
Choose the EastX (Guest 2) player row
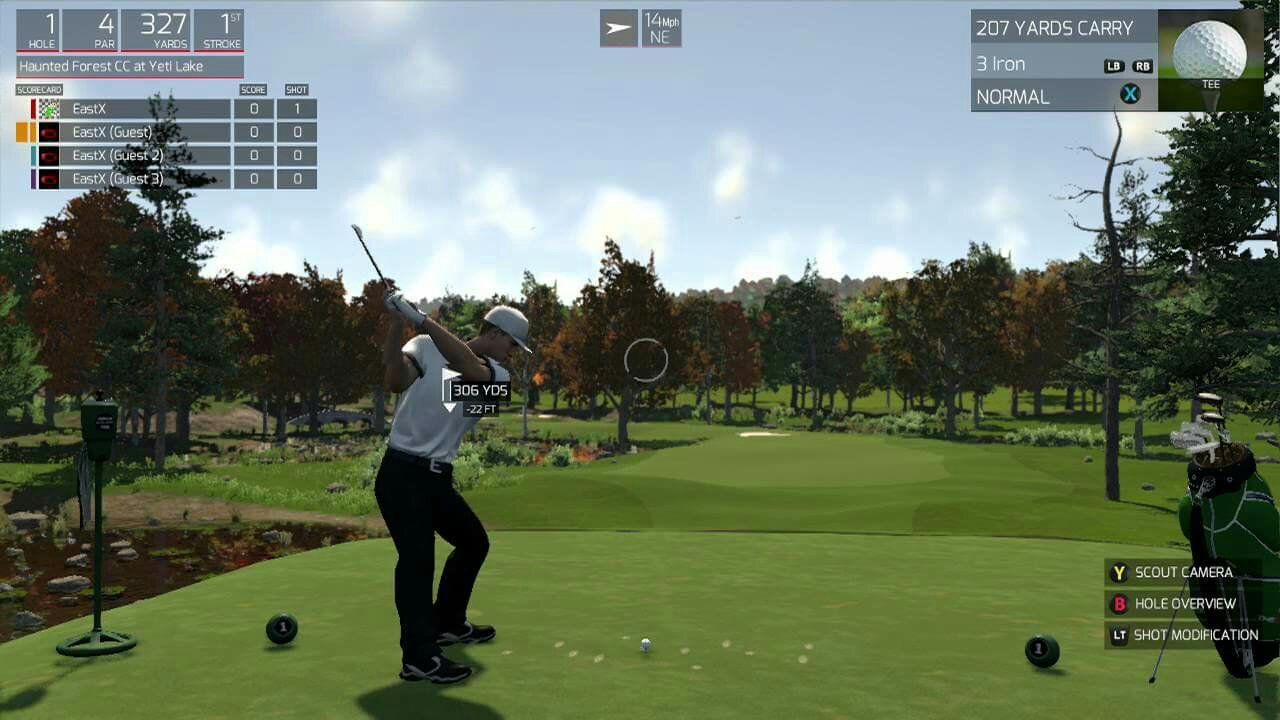[x=135, y=156]
